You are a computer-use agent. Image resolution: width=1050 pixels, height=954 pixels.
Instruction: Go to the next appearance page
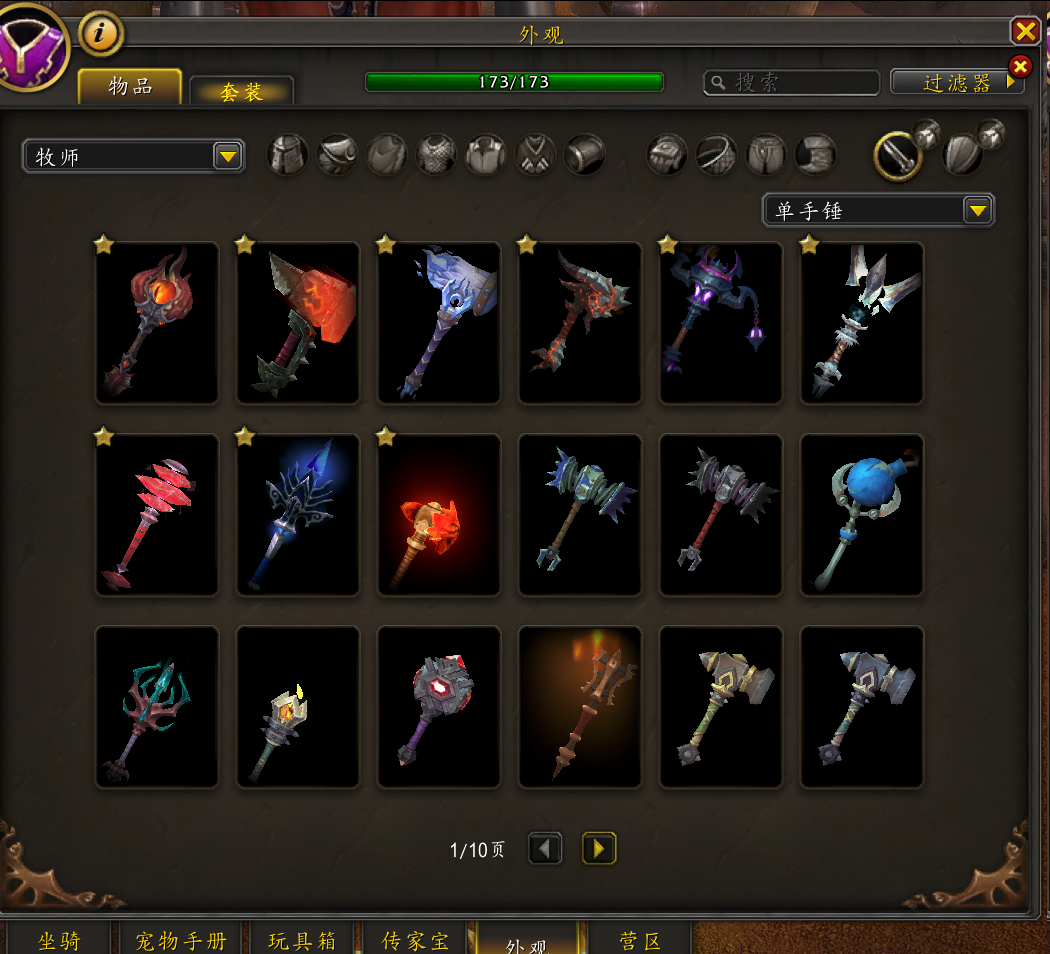click(x=598, y=849)
